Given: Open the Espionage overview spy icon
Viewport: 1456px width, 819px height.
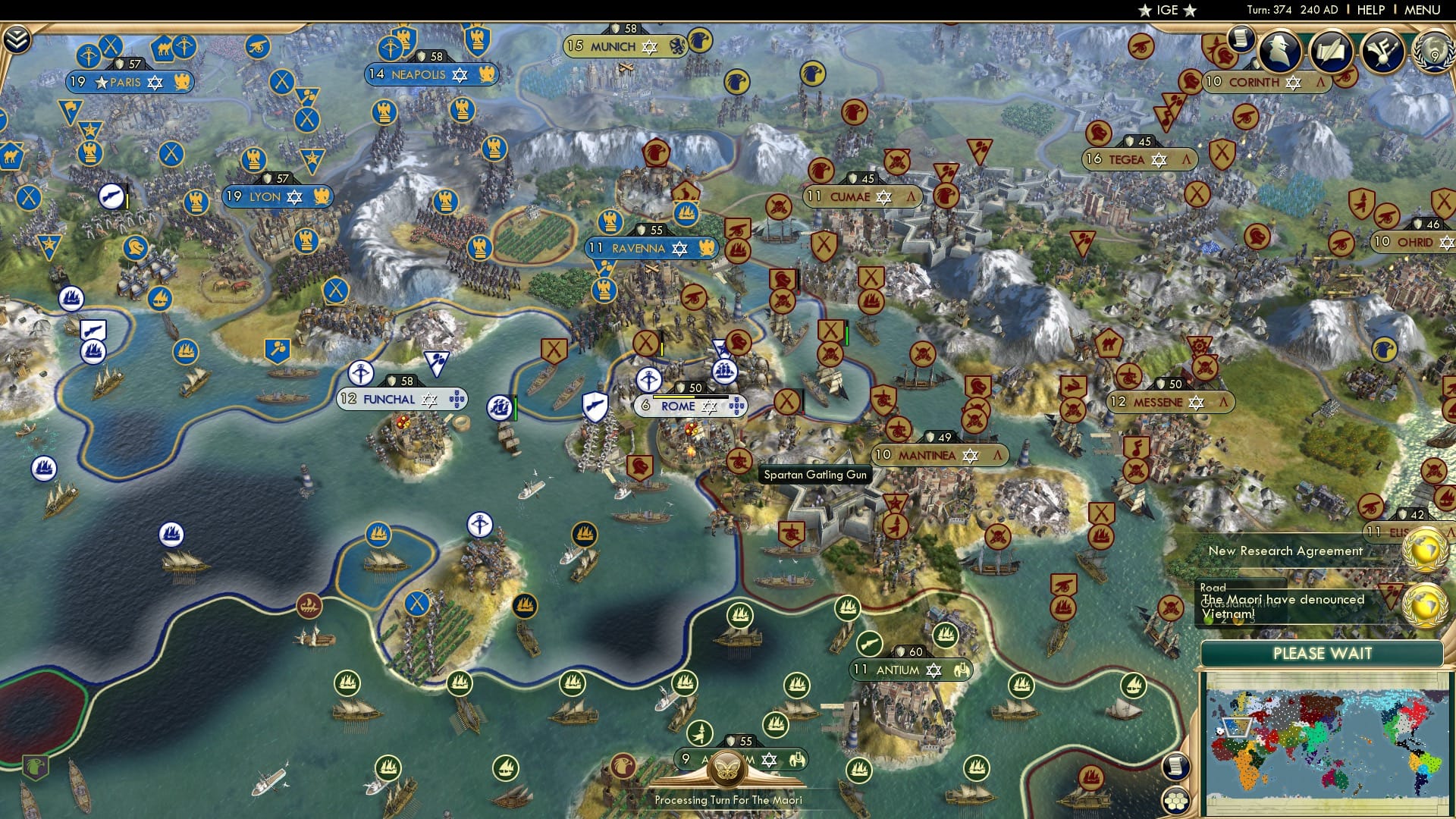Looking at the screenshot, I should [1282, 52].
